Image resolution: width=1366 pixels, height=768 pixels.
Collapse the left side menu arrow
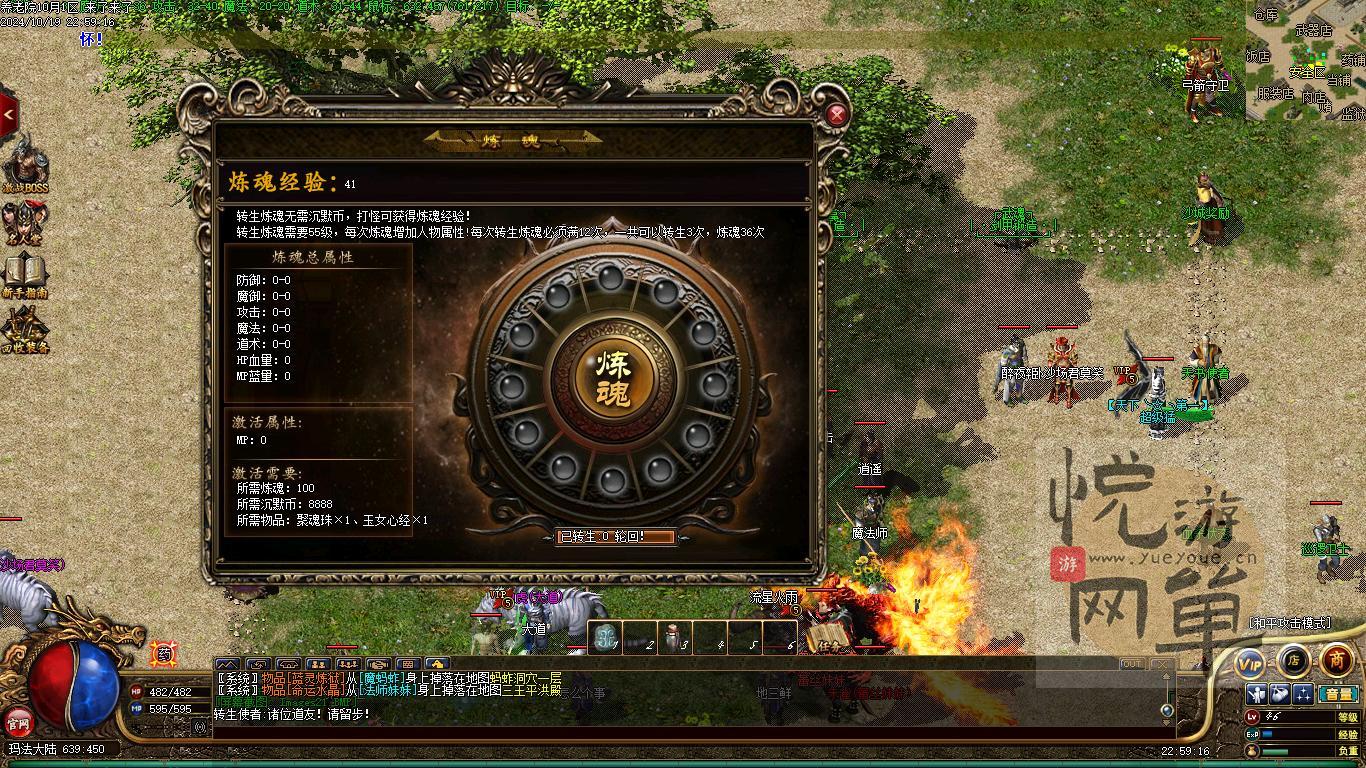9,115
